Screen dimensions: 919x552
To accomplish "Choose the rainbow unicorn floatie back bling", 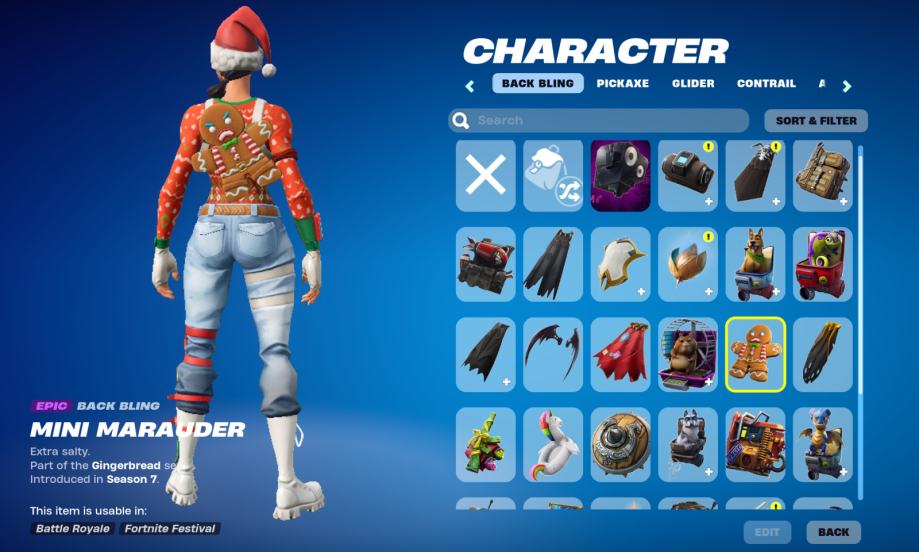I will pyautogui.click(x=553, y=443).
